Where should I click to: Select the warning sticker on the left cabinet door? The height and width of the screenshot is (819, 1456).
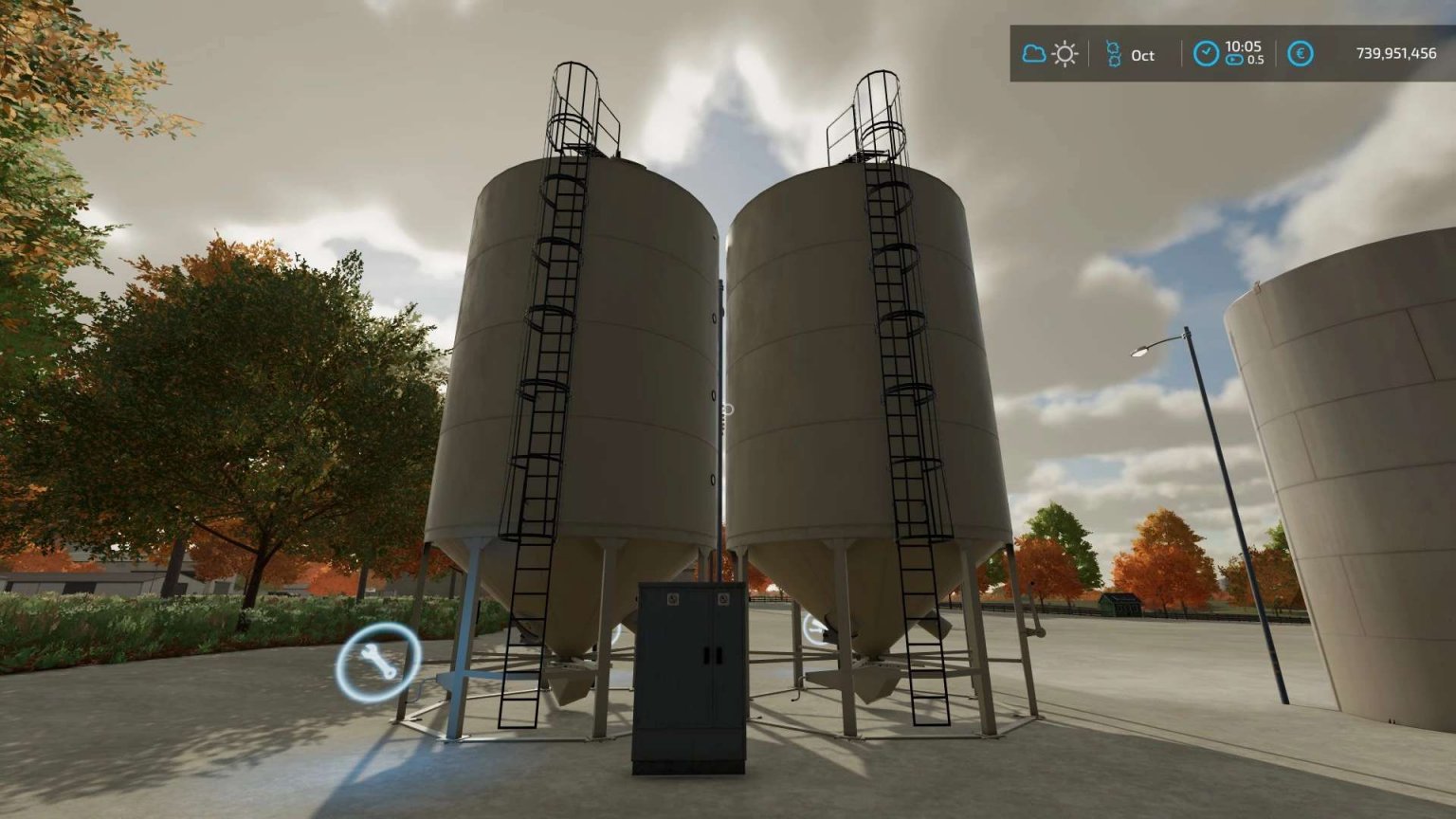click(672, 599)
